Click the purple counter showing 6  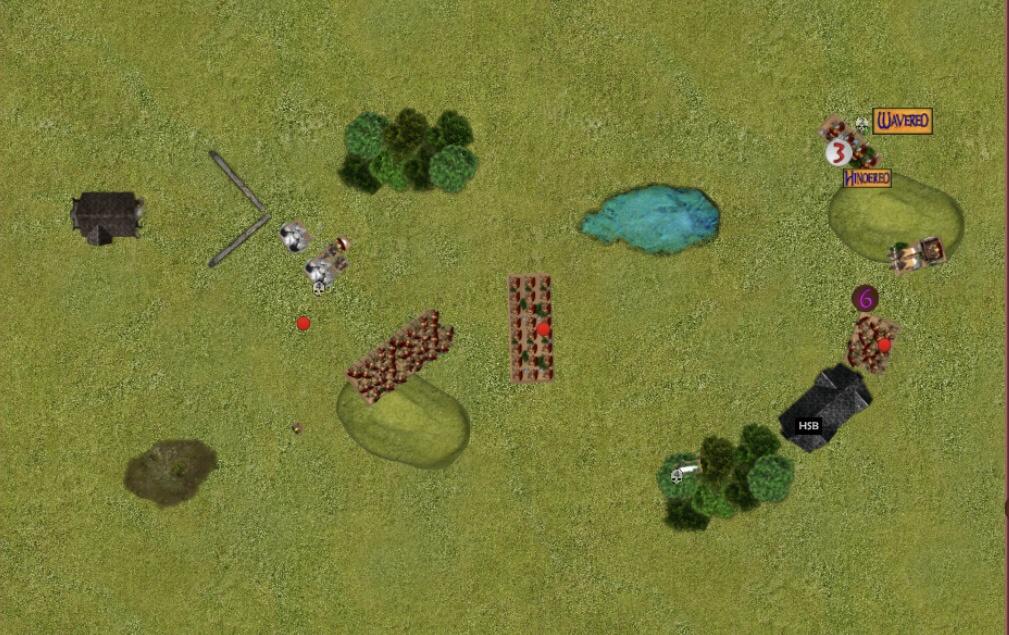[x=865, y=298]
